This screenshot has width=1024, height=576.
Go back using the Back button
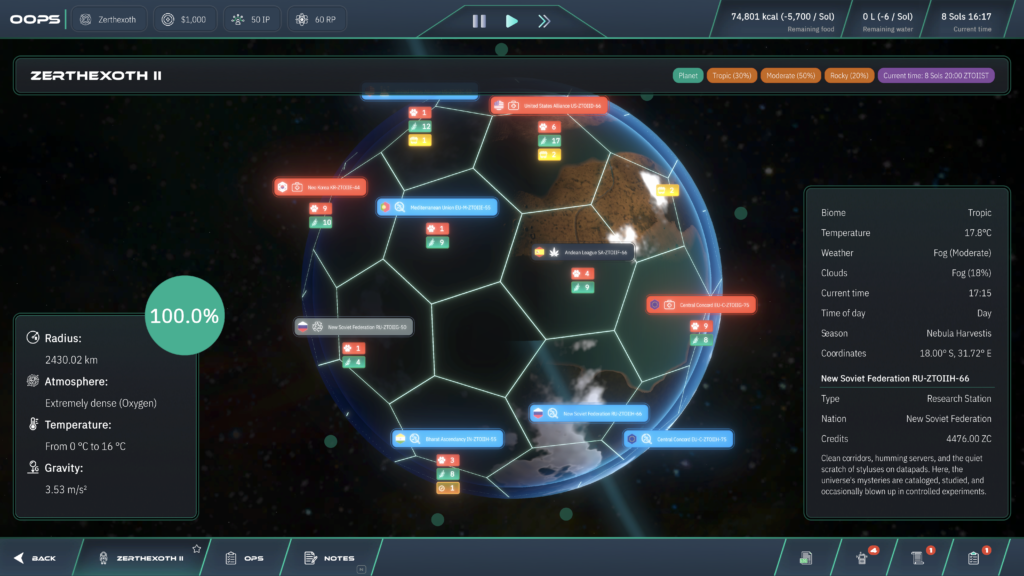(x=35, y=558)
